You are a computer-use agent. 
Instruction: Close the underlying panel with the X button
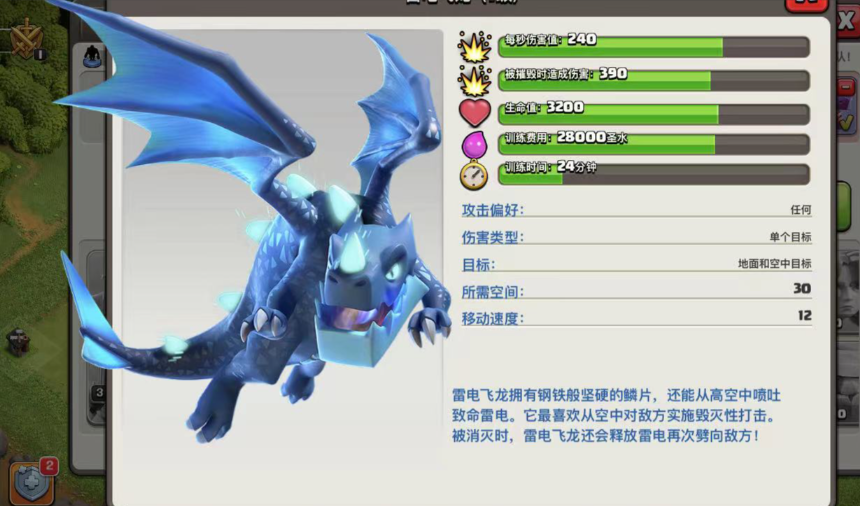tap(845, 22)
